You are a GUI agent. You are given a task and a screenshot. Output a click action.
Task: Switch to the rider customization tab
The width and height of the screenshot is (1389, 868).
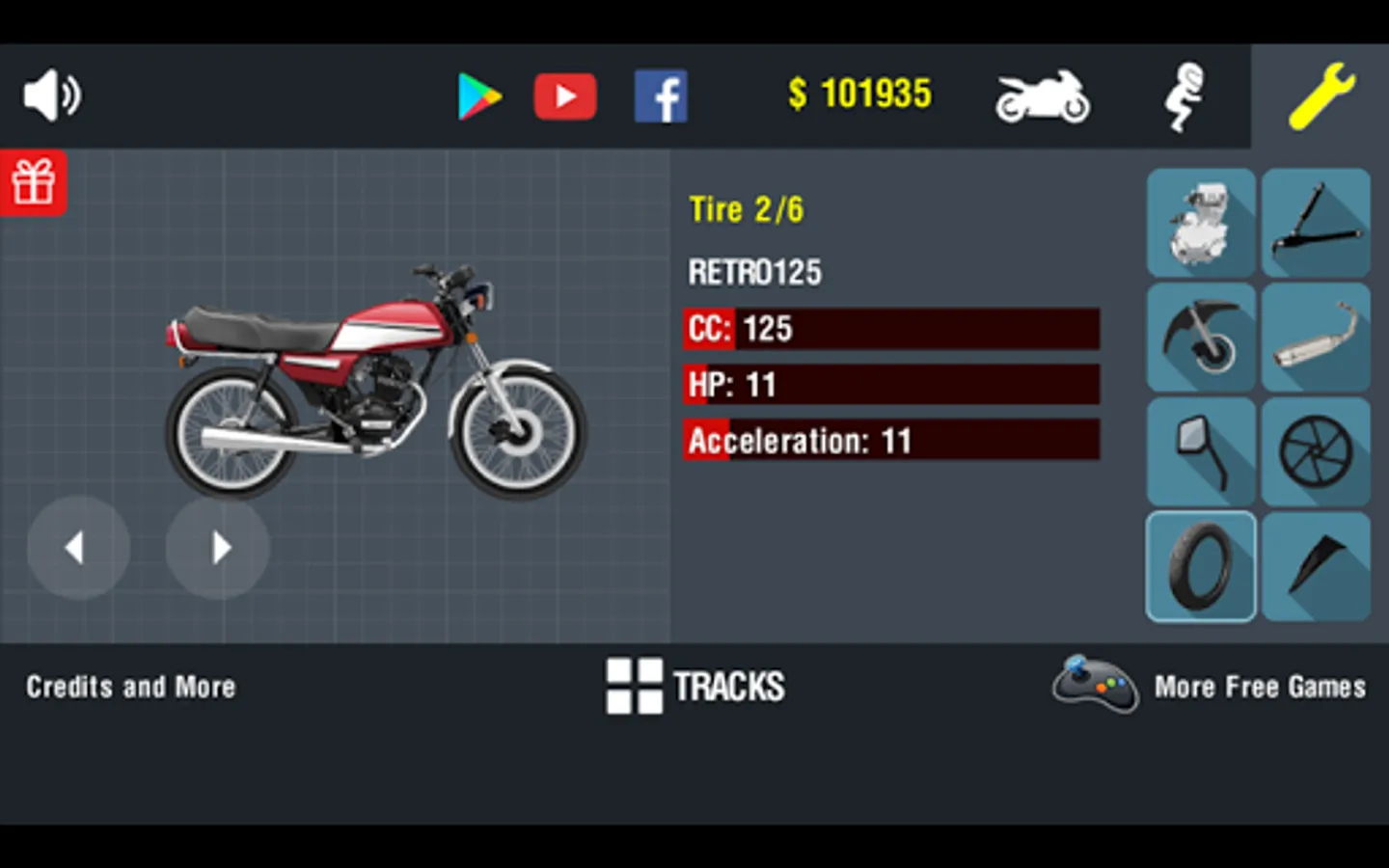[x=1185, y=95]
